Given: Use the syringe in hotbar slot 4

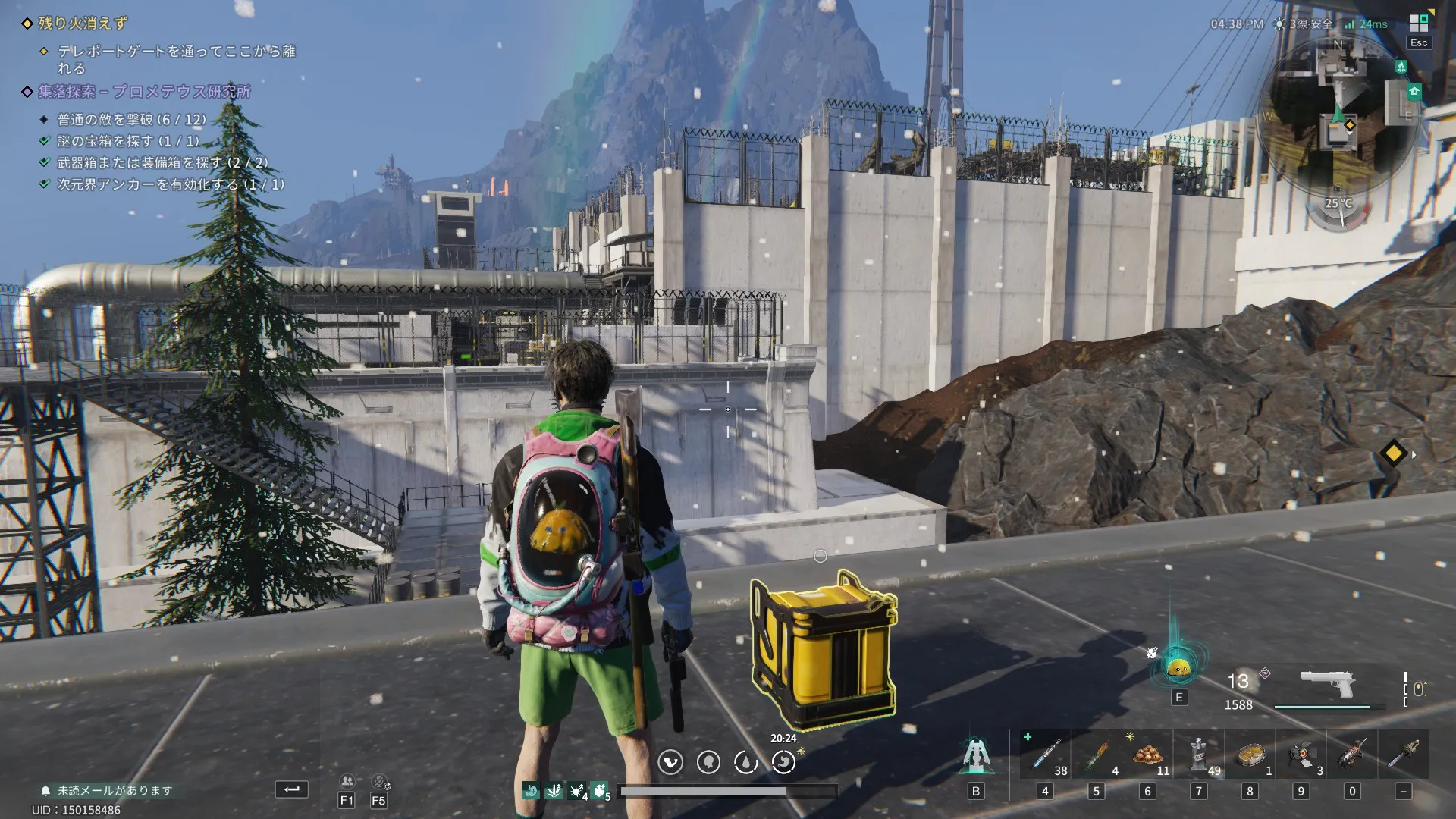Looking at the screenshot, I should pos(1046,755).
